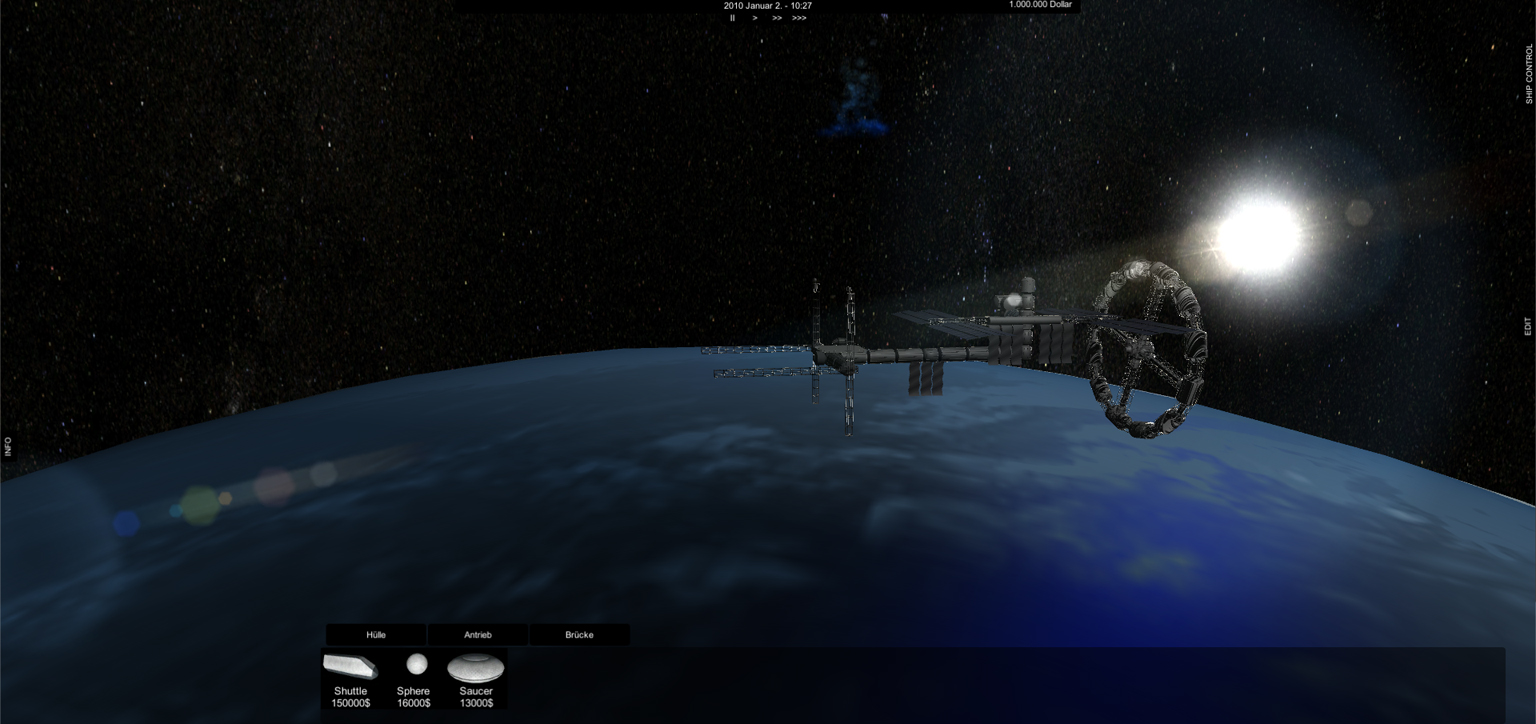Screen dimensions: 1536x724
Task: Open the Edit side panel
Action: (x=1528, y=327)
